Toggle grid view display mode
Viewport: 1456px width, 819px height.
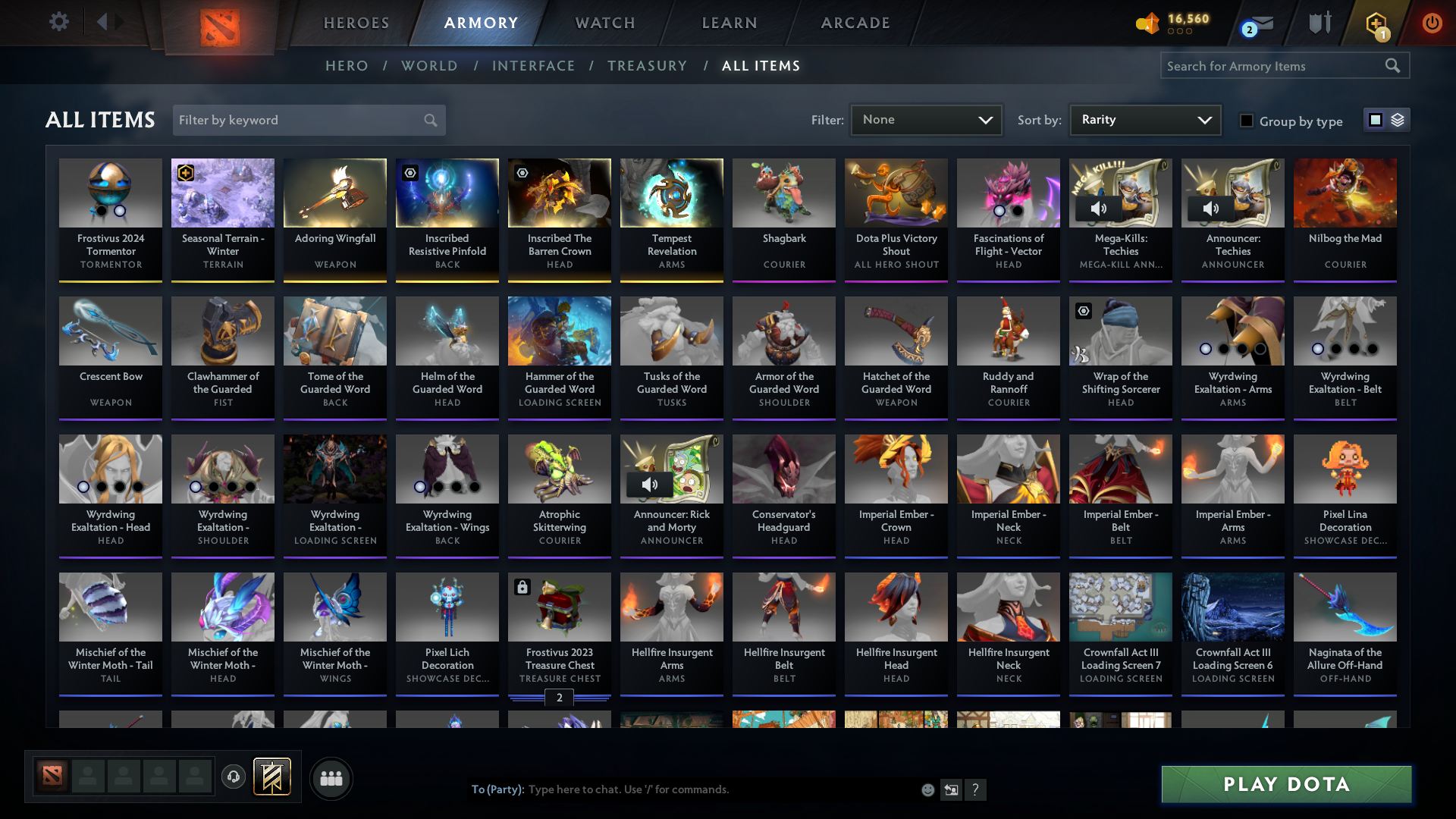pos(1375,120)
